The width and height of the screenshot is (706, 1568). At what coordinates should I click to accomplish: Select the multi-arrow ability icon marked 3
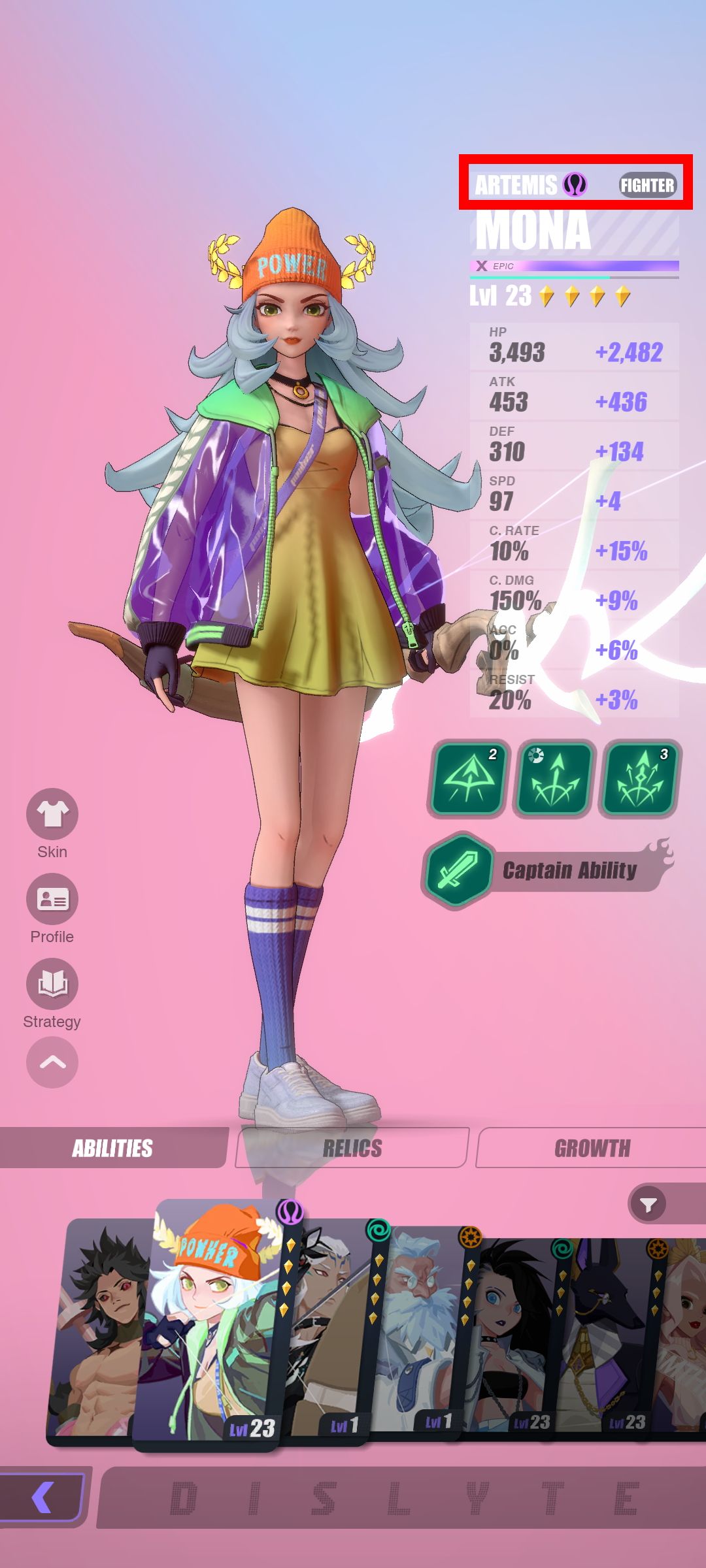coord(640,778)
